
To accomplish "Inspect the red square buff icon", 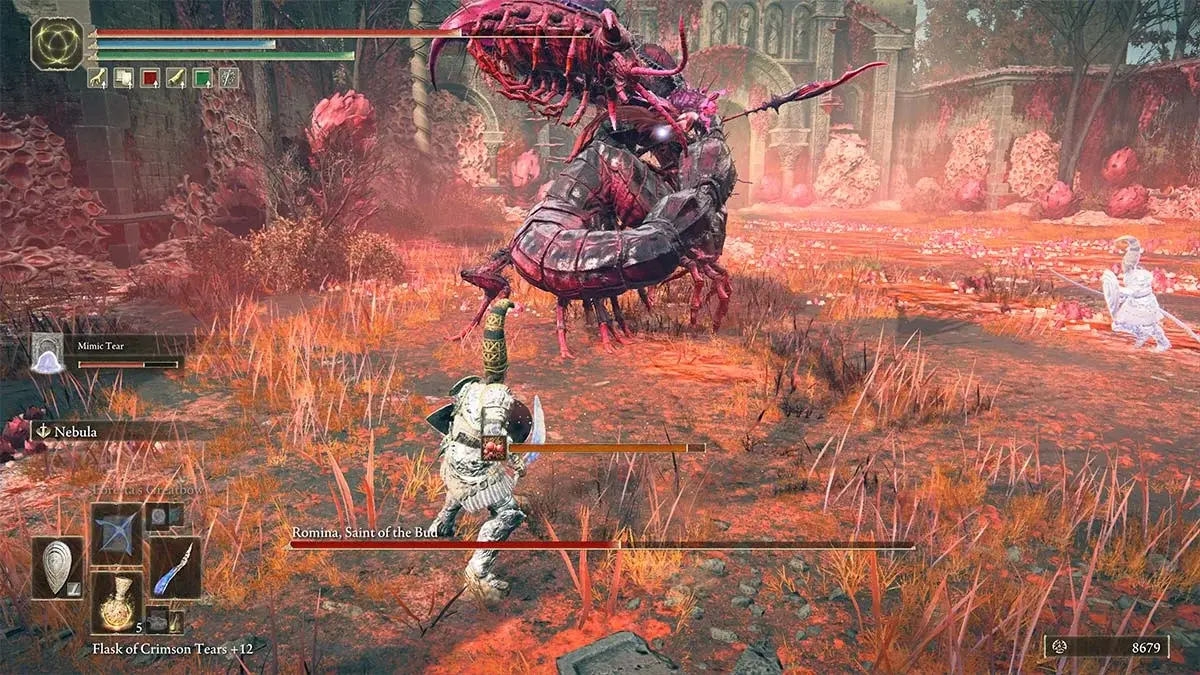I will point(150,77).
